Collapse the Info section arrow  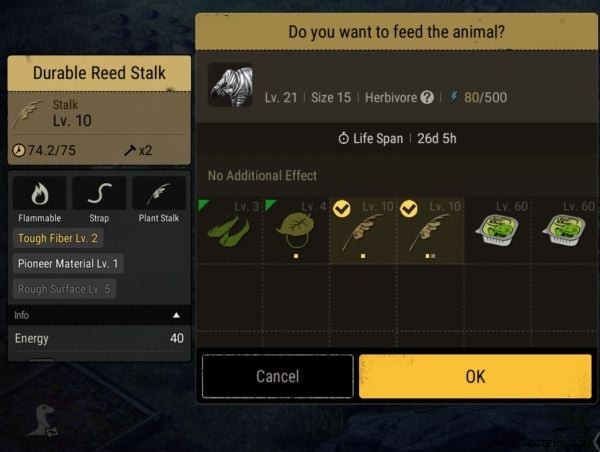pyautogui.click(x=177, y=314)
